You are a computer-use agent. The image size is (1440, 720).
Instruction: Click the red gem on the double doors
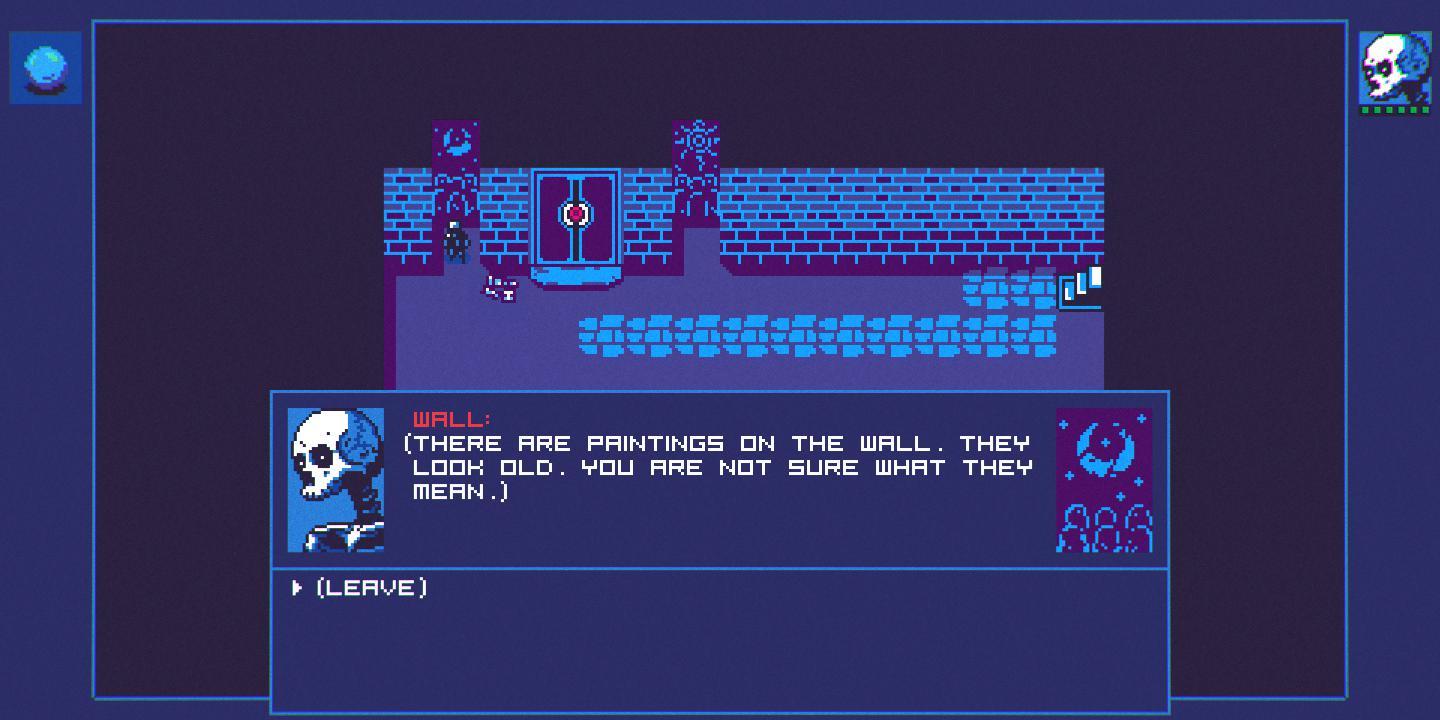[578, 213]
